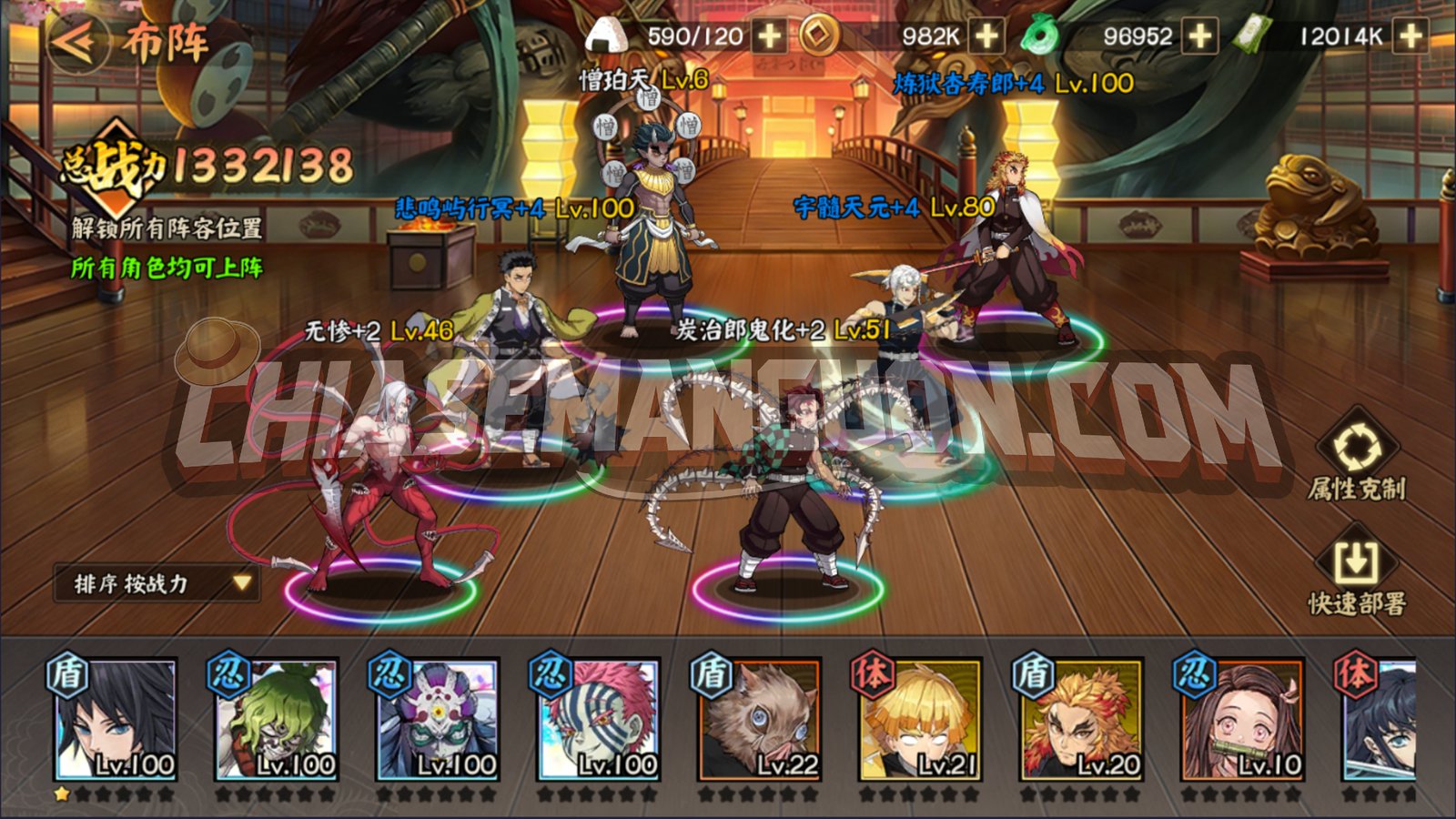Choose the purple-masked demon Lv.100 portrait
1456x819 pixels.
437,721
